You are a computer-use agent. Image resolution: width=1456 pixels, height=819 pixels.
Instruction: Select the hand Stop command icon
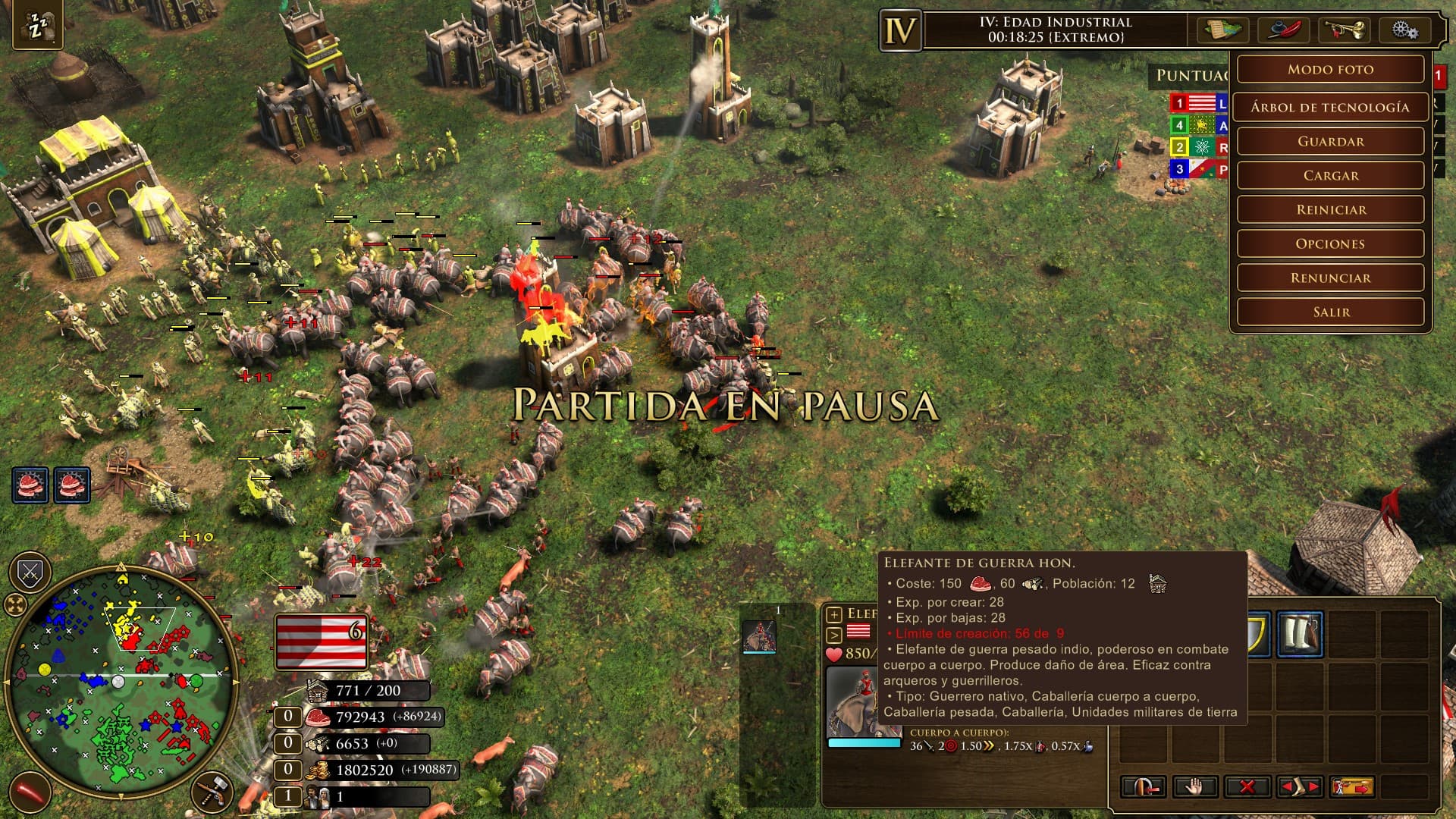1197,786
